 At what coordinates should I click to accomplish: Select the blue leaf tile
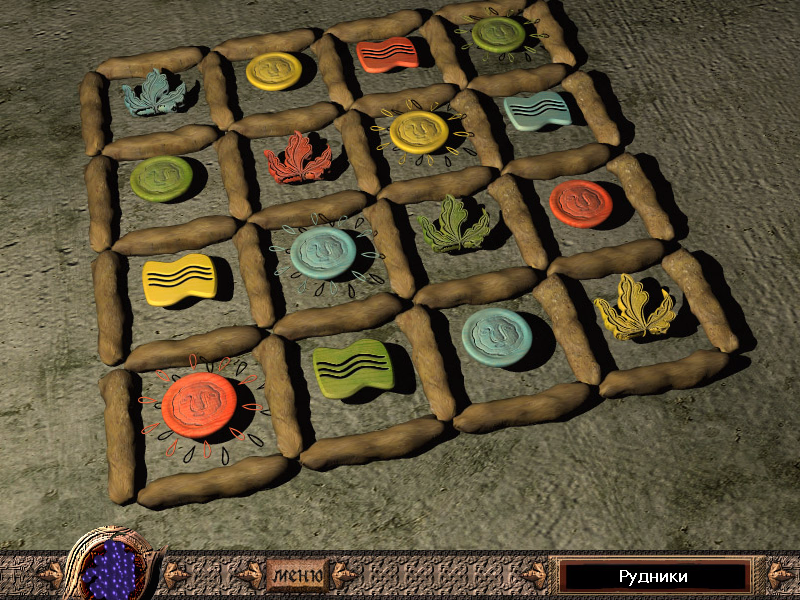[156, 92]
